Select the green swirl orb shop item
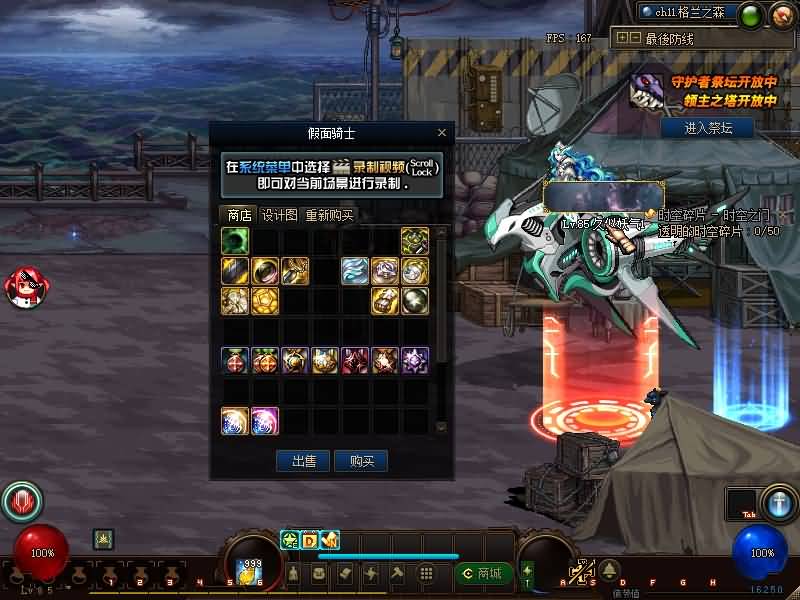 coord(235,241)
